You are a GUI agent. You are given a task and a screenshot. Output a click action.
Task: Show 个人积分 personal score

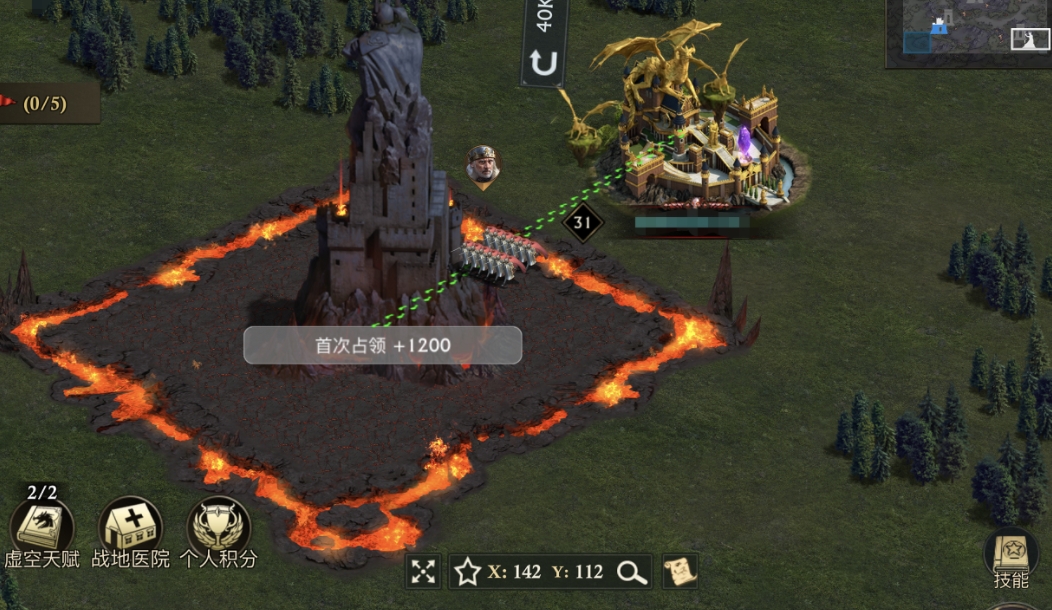coord(218,526)
